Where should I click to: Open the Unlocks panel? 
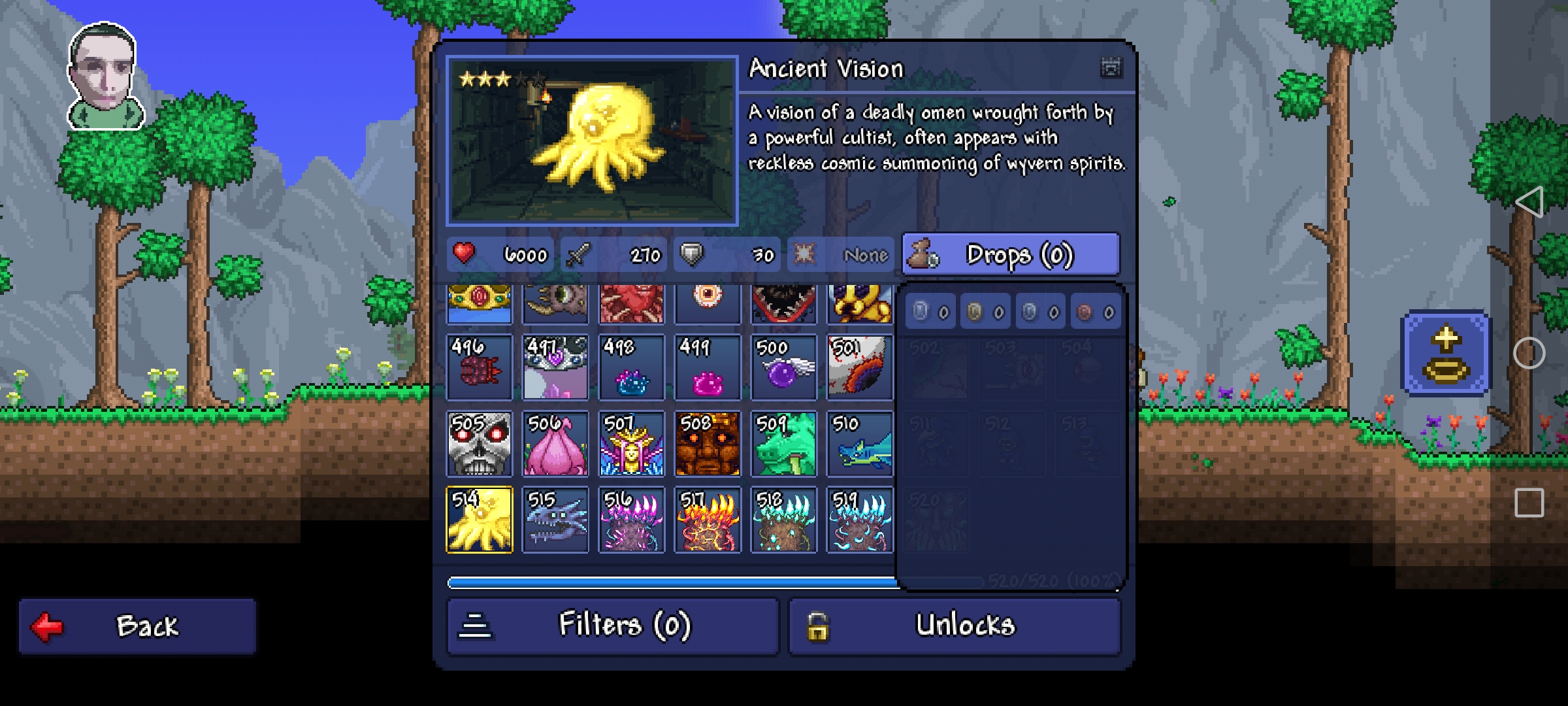click(x=955, y=626)
